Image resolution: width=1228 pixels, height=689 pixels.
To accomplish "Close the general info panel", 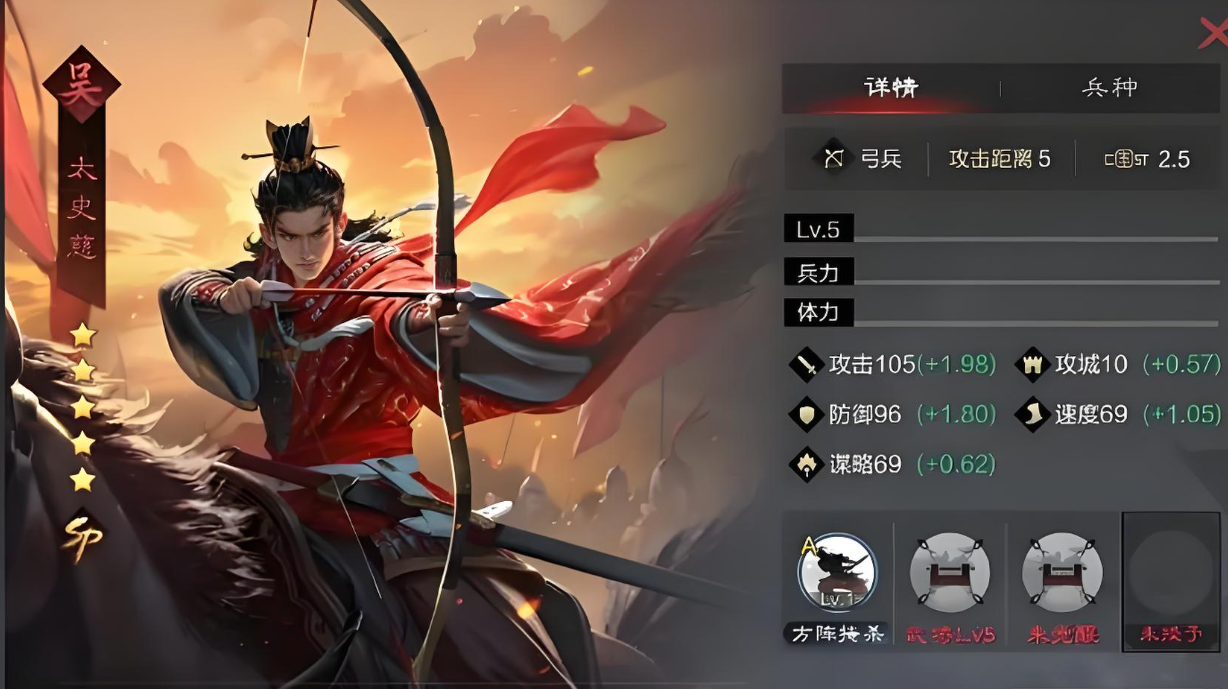I will (x=1212, y=35).
